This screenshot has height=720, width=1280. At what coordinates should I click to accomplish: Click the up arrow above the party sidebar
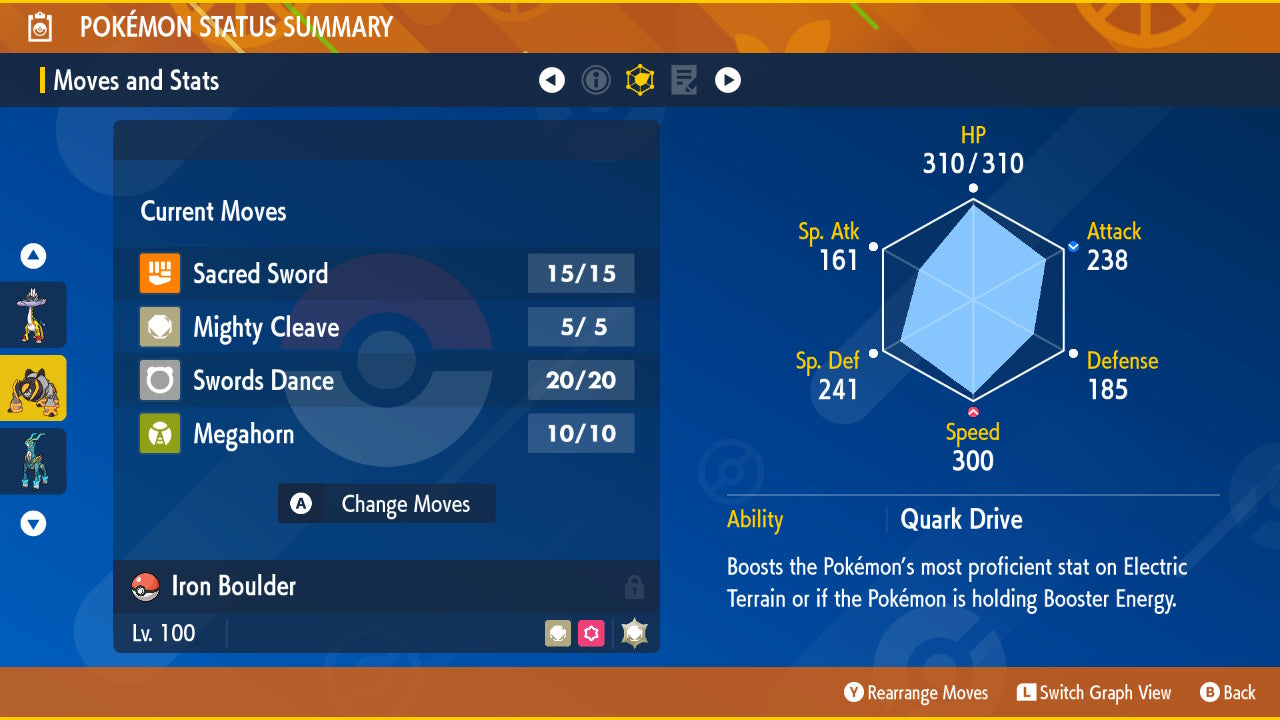(32, 256)
